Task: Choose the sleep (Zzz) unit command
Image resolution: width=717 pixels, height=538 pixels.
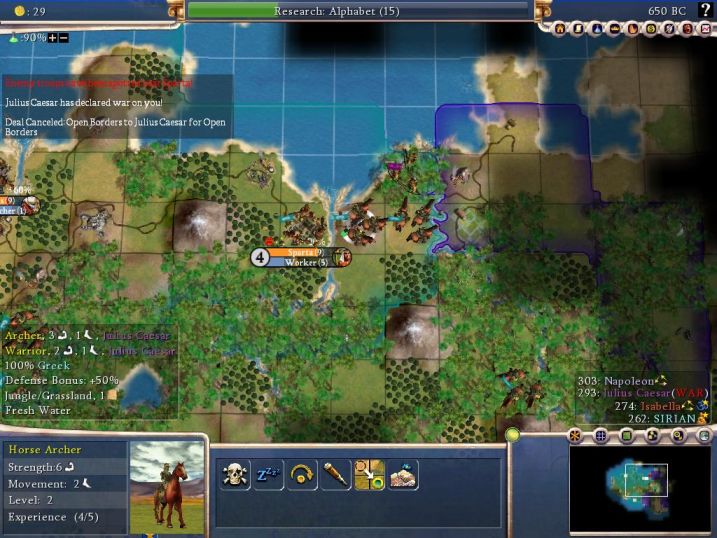Action: pos(268,475)
